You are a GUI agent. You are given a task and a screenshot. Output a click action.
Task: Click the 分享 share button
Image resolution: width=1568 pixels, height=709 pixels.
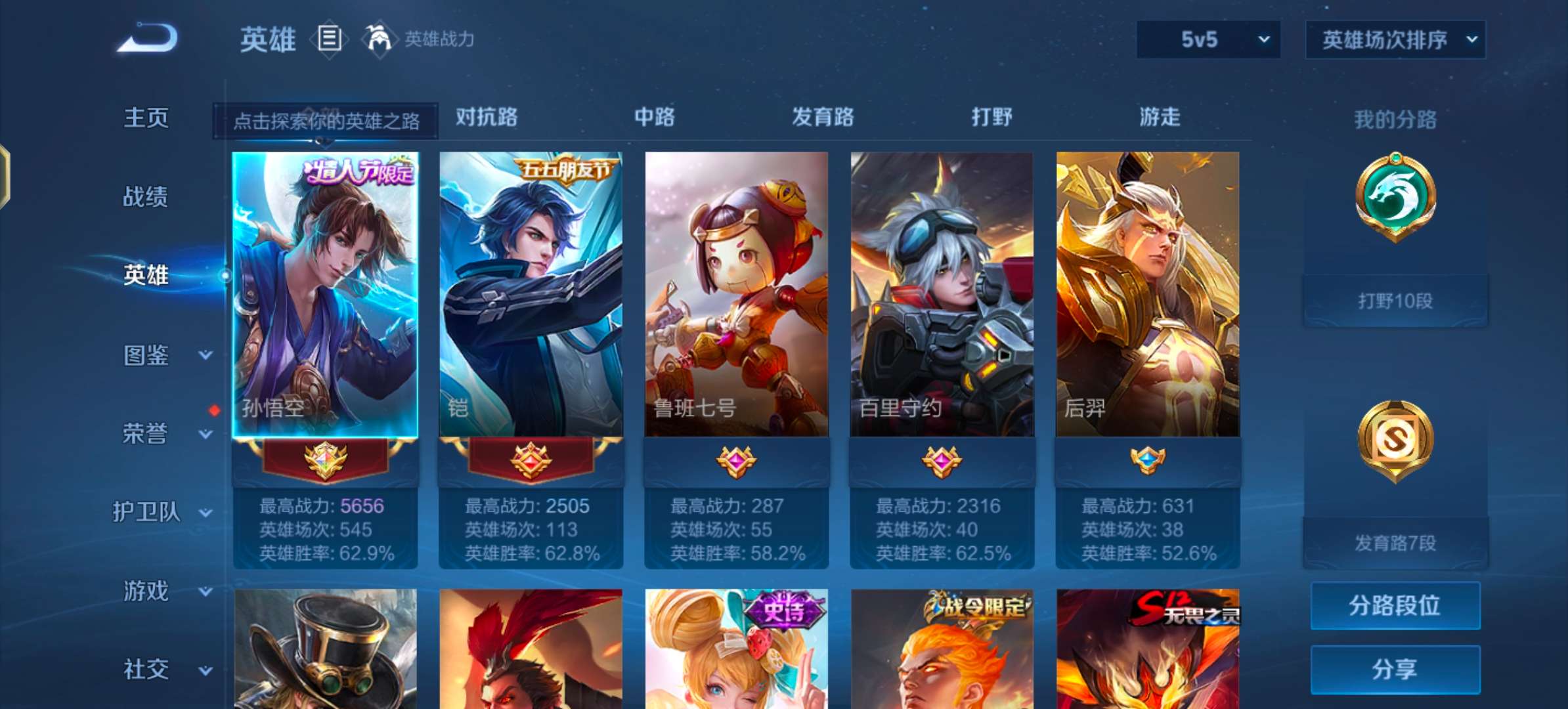tap(1395, 670)
